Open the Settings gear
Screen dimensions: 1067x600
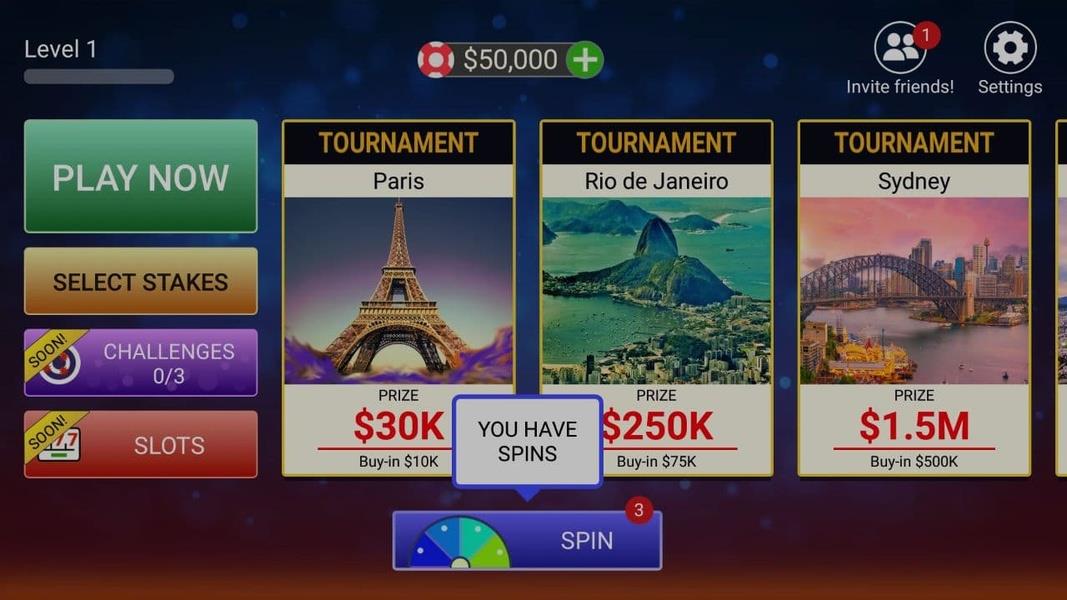coord(1009,49)
